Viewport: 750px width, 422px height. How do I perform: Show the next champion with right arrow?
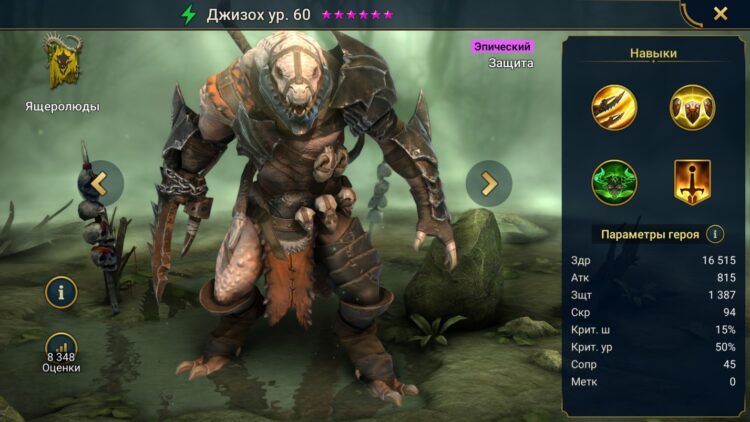[489, 183]
